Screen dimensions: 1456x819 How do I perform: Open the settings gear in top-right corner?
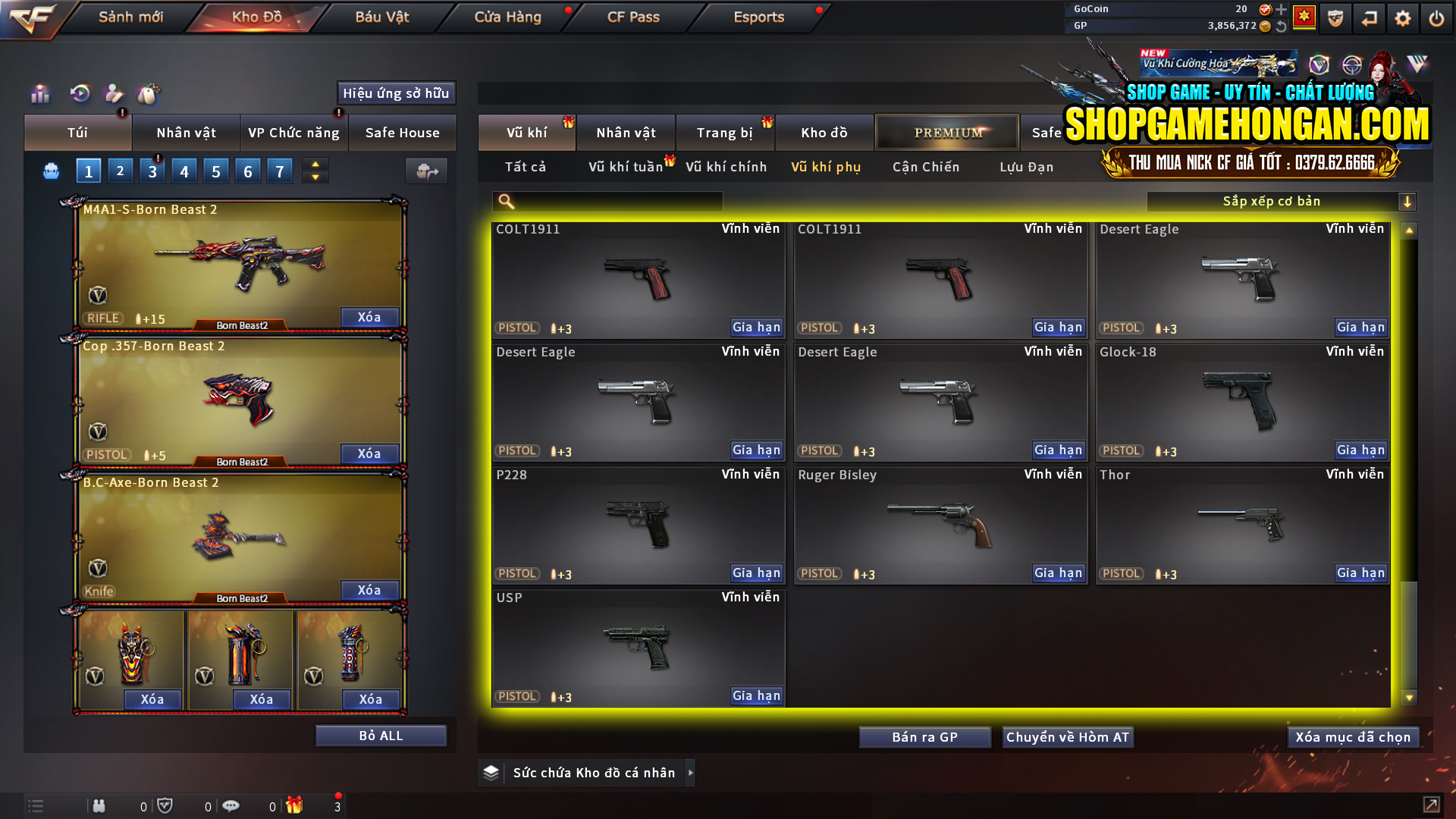coord(1402,17)
